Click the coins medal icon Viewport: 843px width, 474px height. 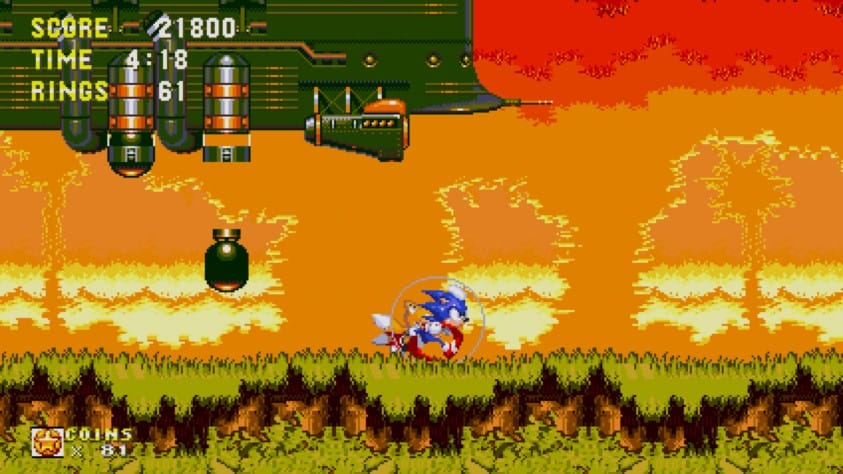coord(46,441)
